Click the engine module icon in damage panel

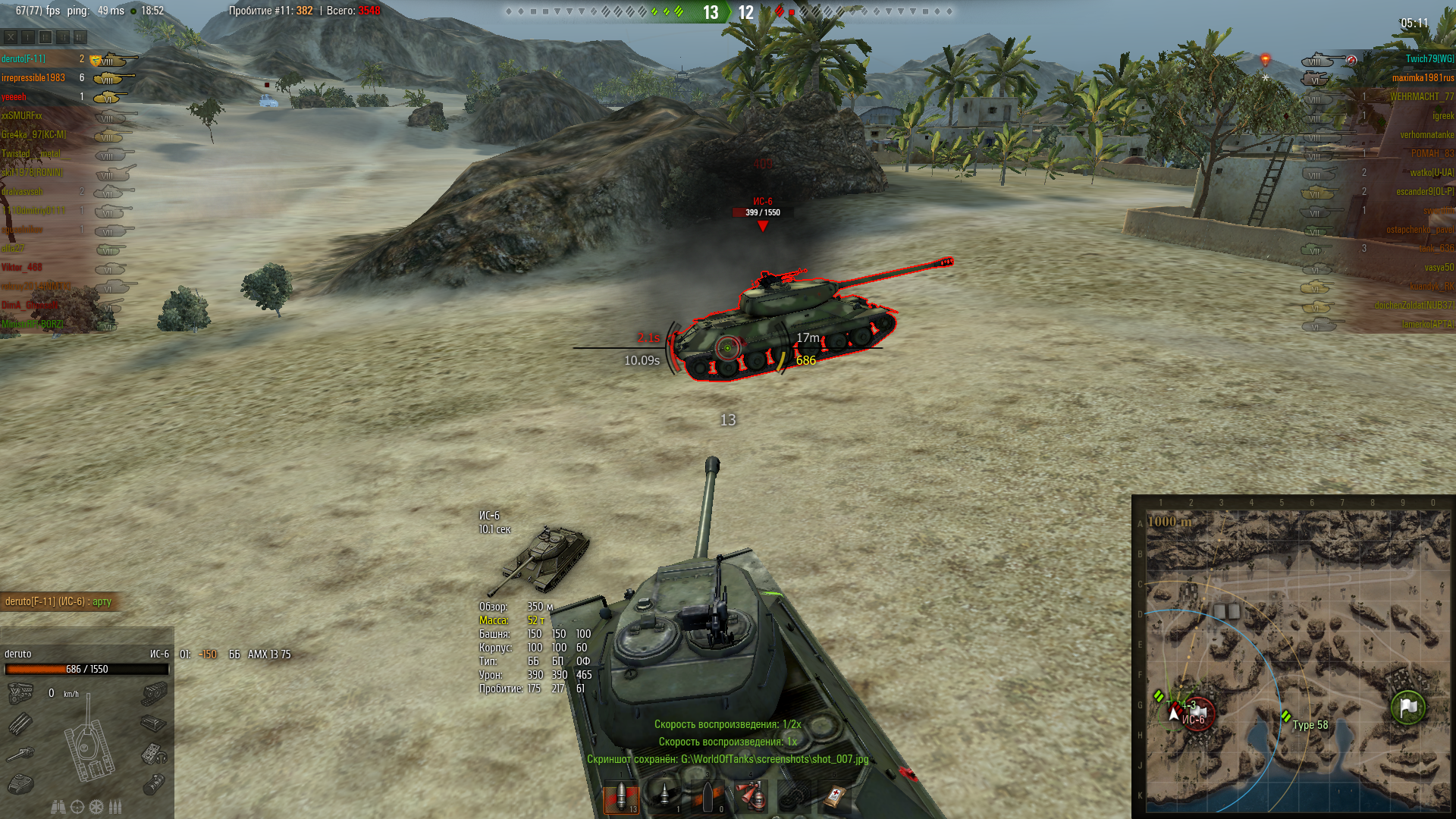pos(20,692)
